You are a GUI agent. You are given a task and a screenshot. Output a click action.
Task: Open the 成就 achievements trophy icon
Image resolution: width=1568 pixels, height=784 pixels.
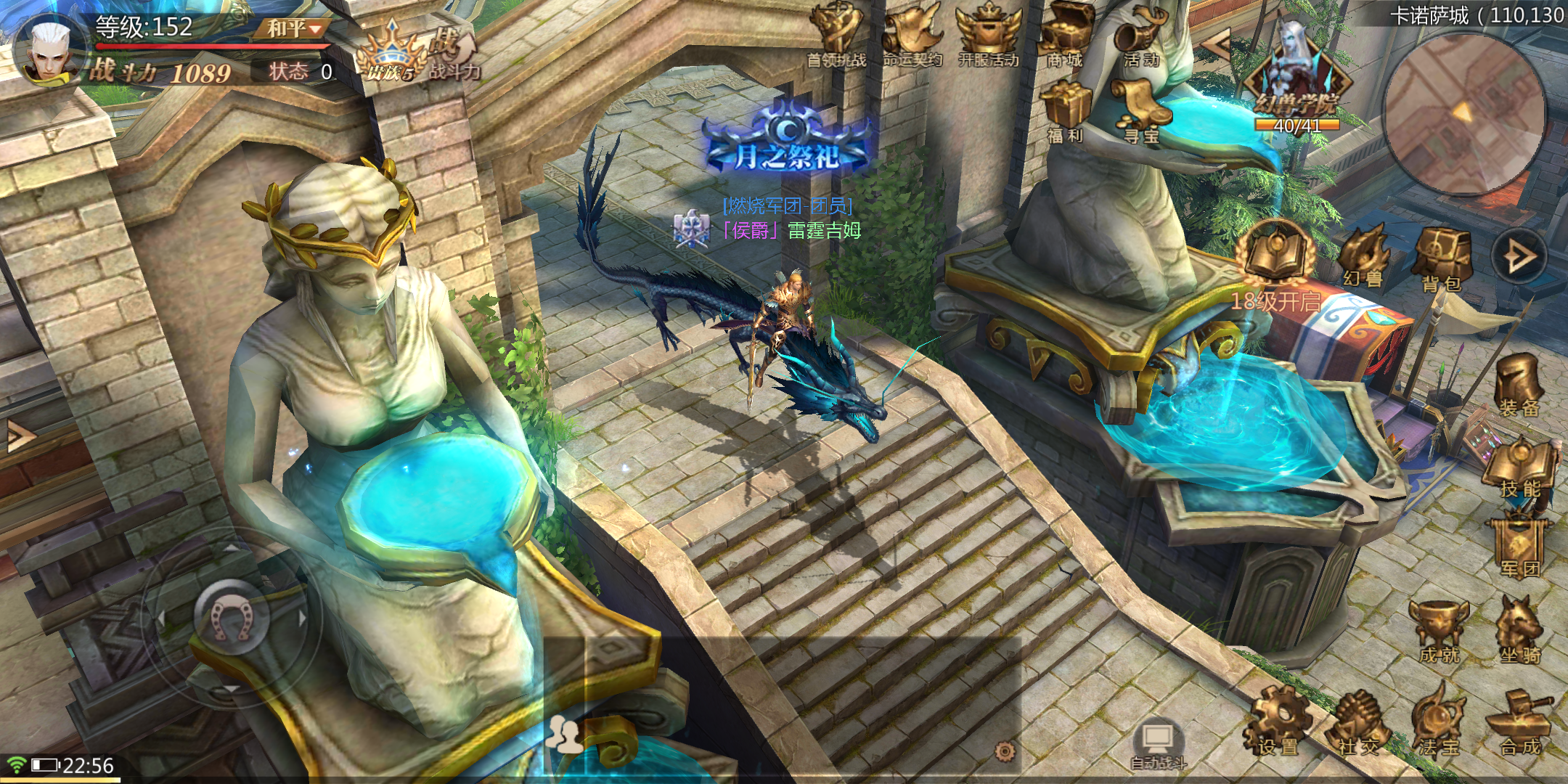tap(1439, 630)
